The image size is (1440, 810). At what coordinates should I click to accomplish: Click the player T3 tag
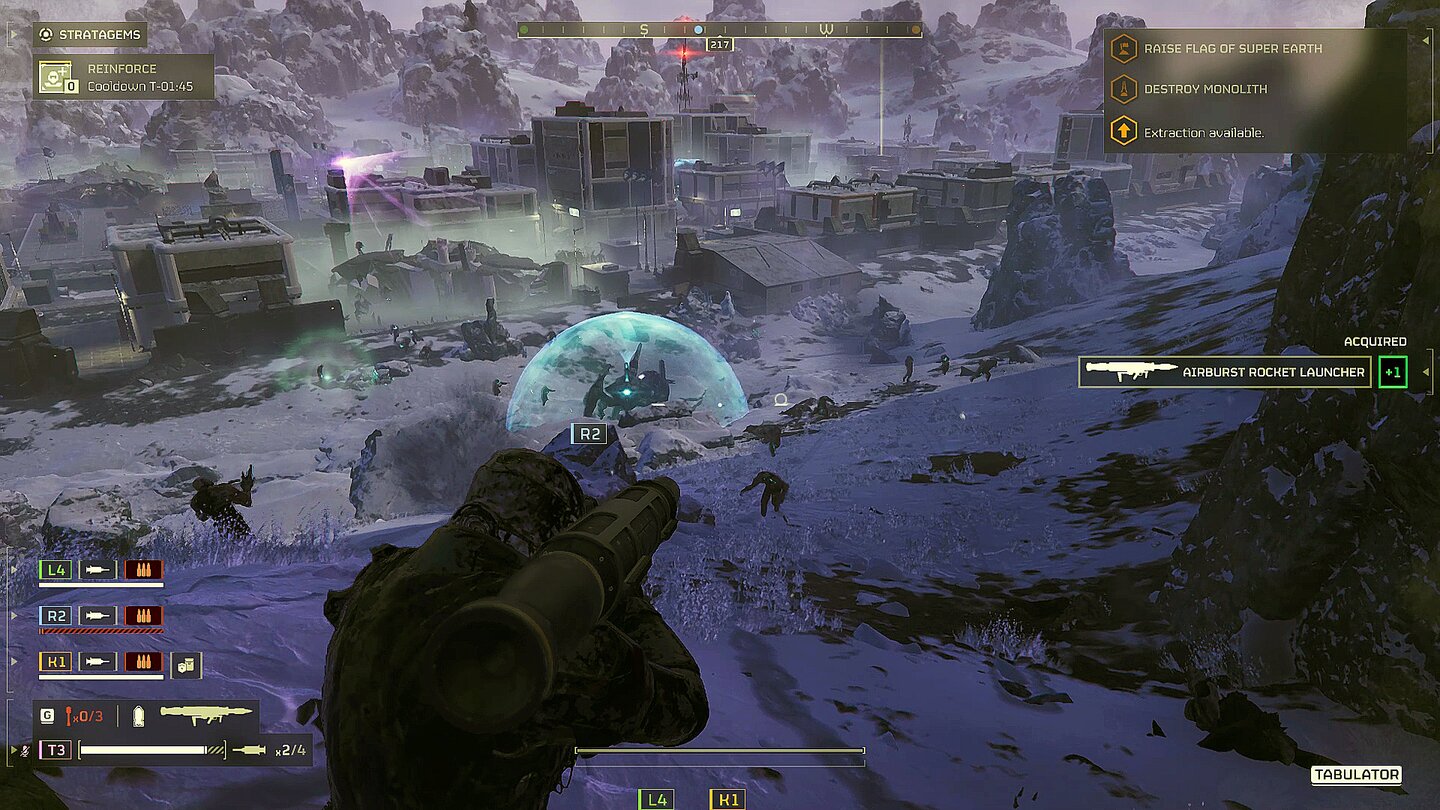point(55,749)
